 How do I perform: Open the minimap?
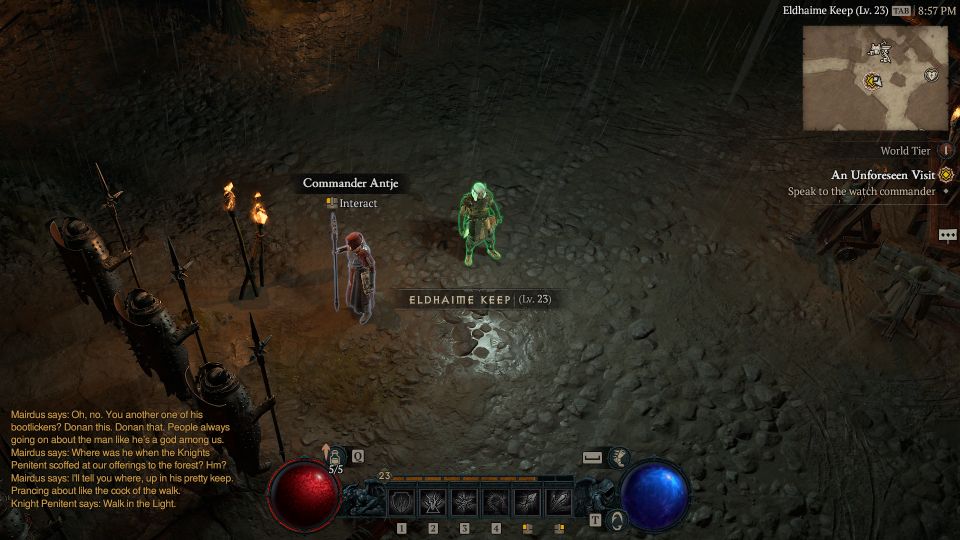coord(874,78)
